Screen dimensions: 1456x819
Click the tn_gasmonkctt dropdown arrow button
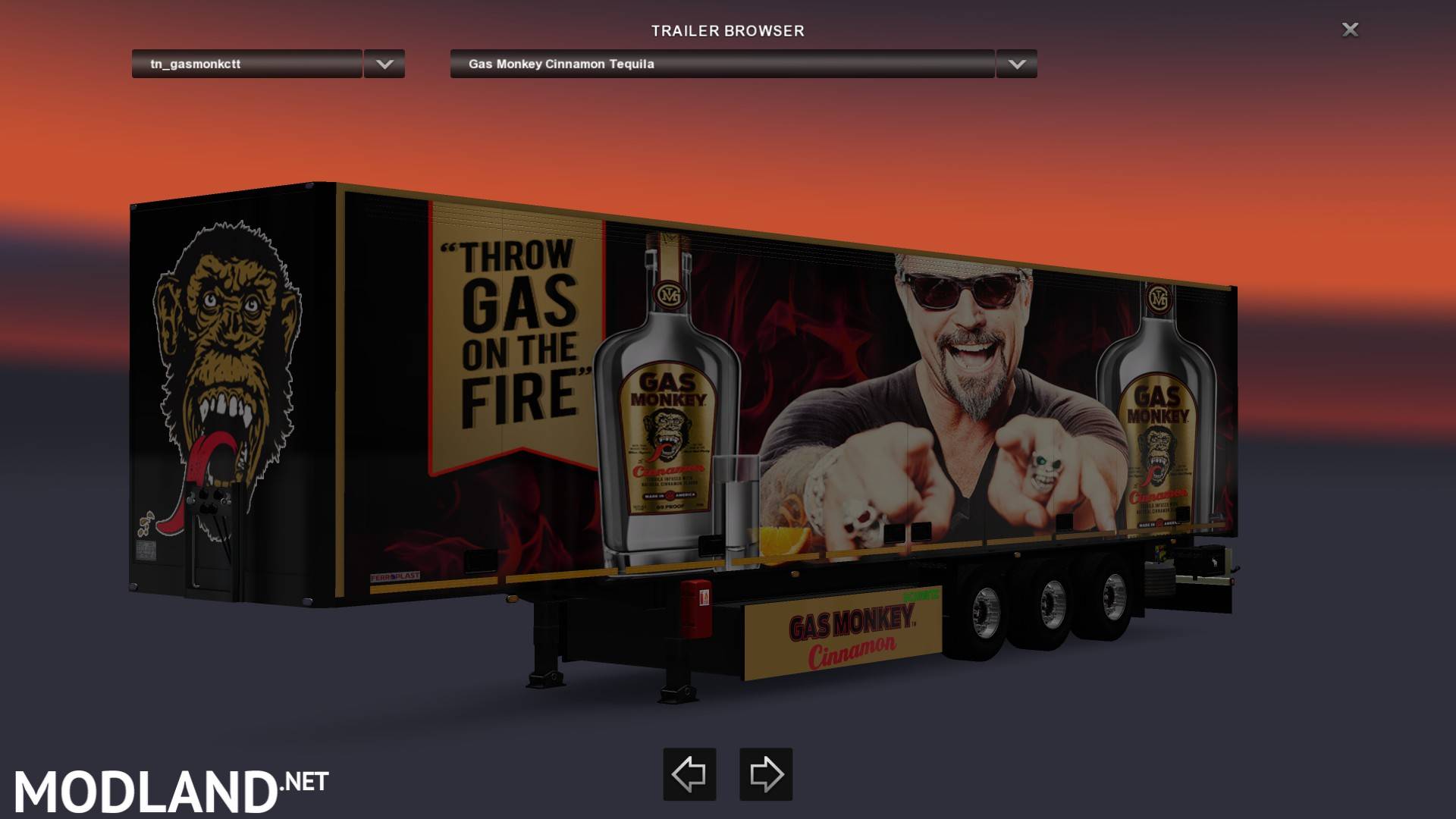(x=384, y=64)
